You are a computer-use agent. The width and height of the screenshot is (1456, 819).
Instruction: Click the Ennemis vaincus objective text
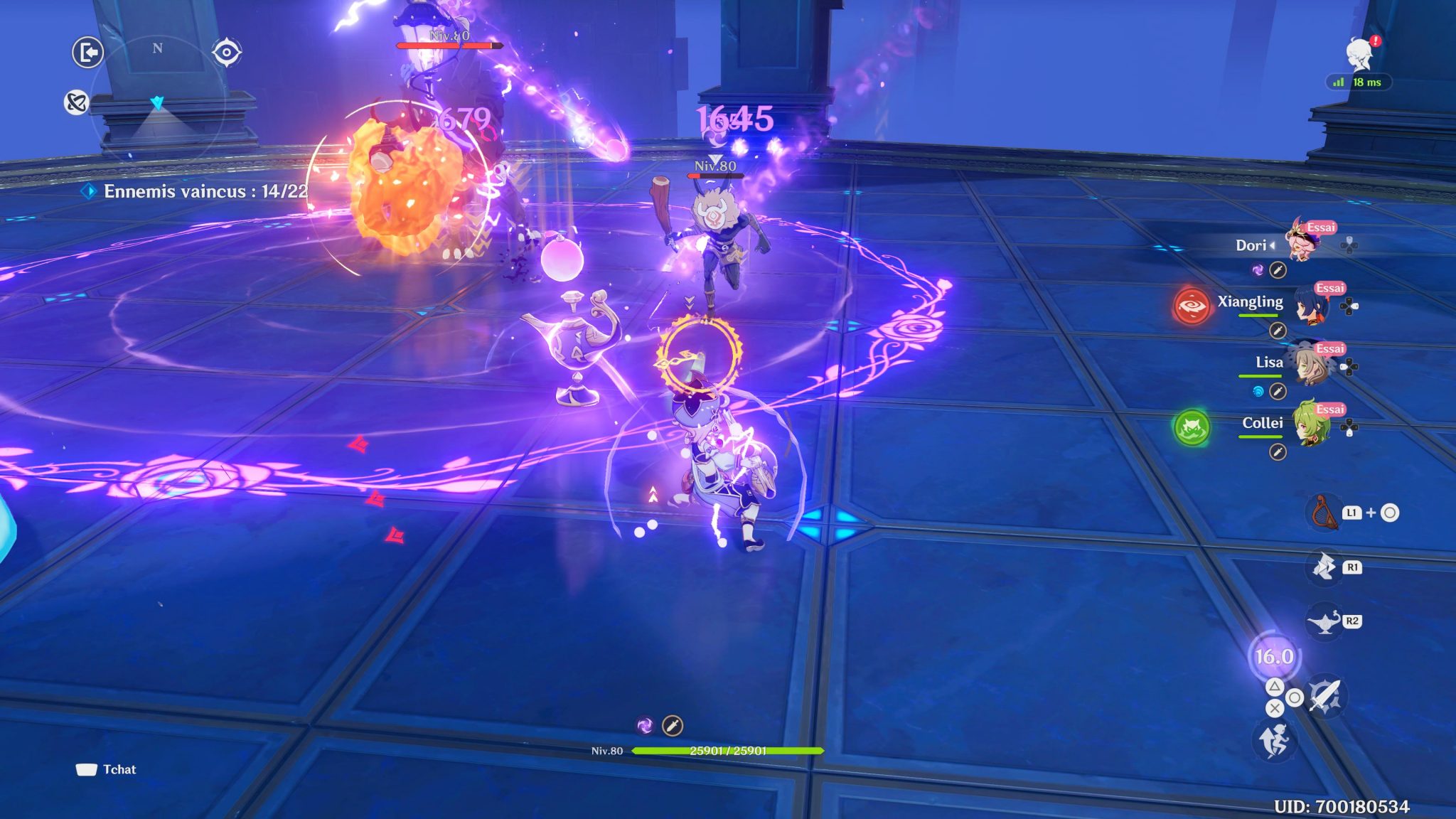pyautogui.click(x=198, y=191)
